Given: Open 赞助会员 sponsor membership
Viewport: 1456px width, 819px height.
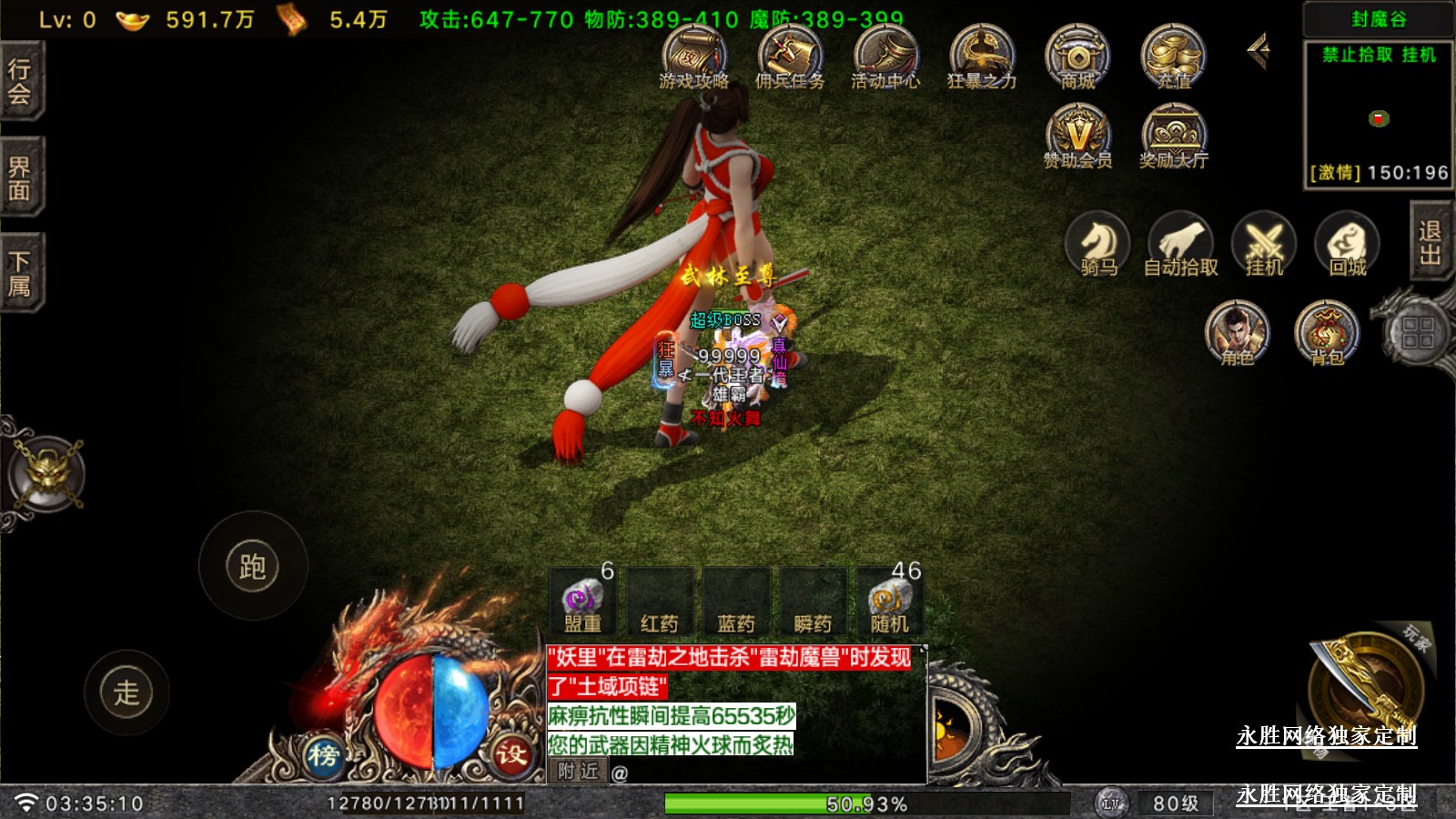Looking at the screenshot, I should (1077, 136).
